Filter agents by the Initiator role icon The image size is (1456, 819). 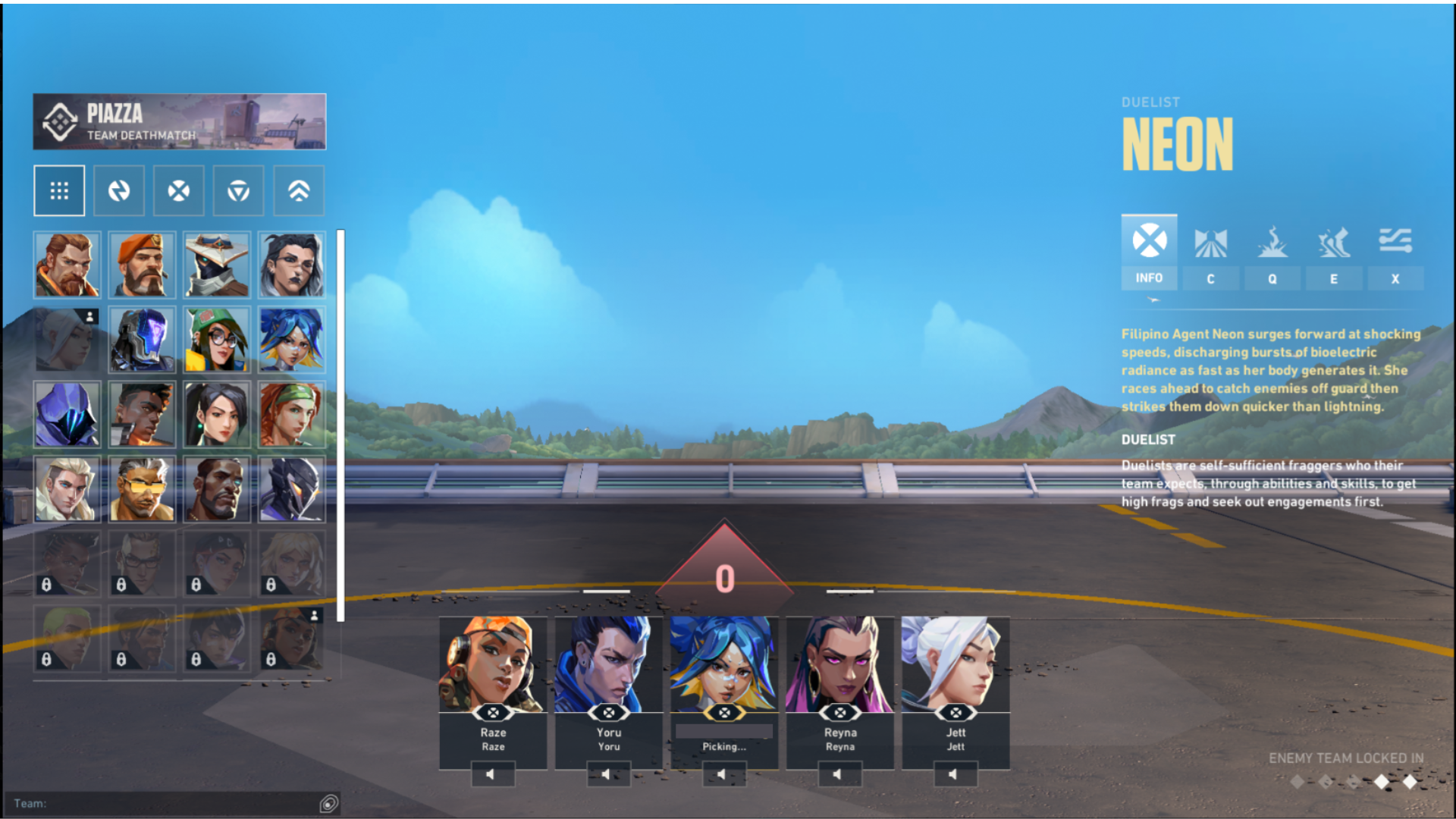[119, 190]
